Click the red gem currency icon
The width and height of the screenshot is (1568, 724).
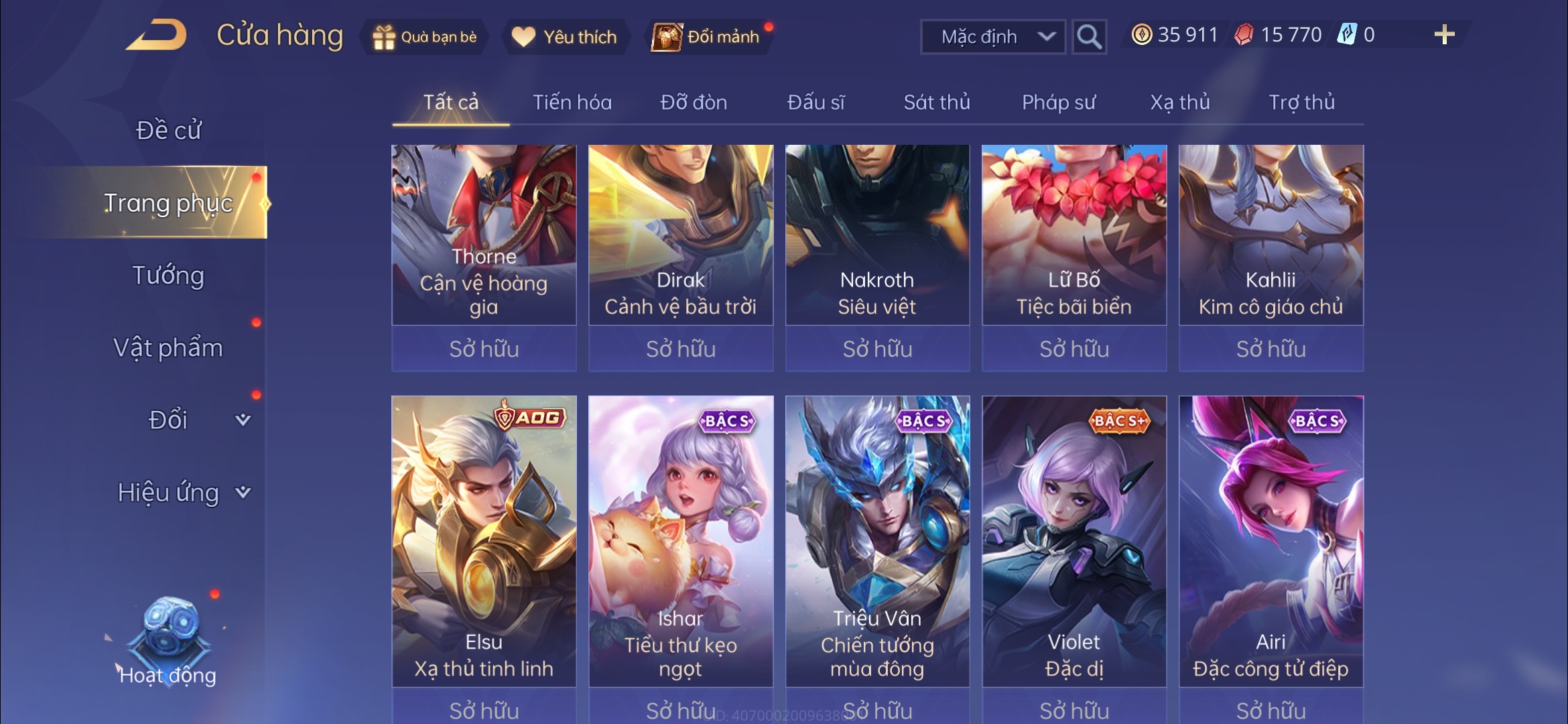click(x=1244, y=35)
